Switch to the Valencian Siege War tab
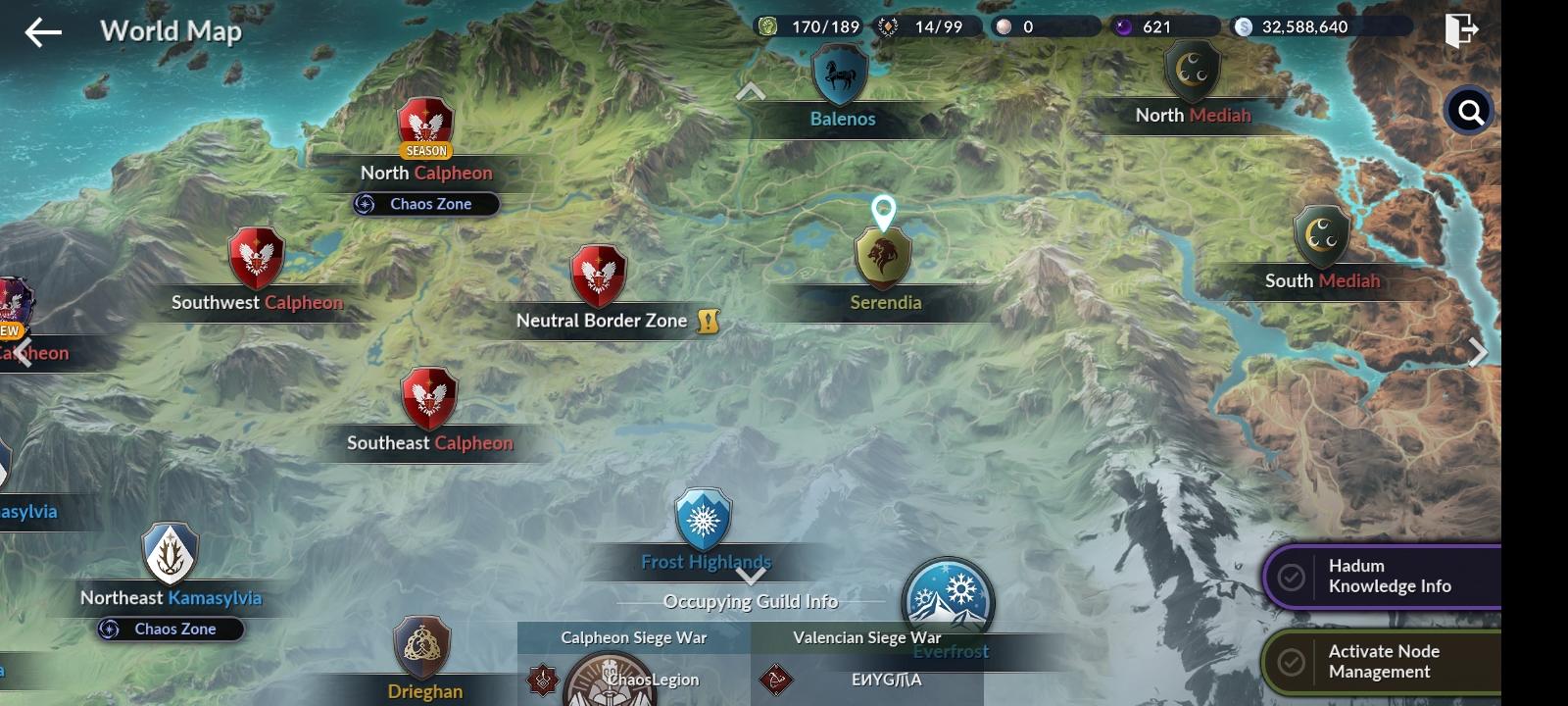 pos(868,636)
